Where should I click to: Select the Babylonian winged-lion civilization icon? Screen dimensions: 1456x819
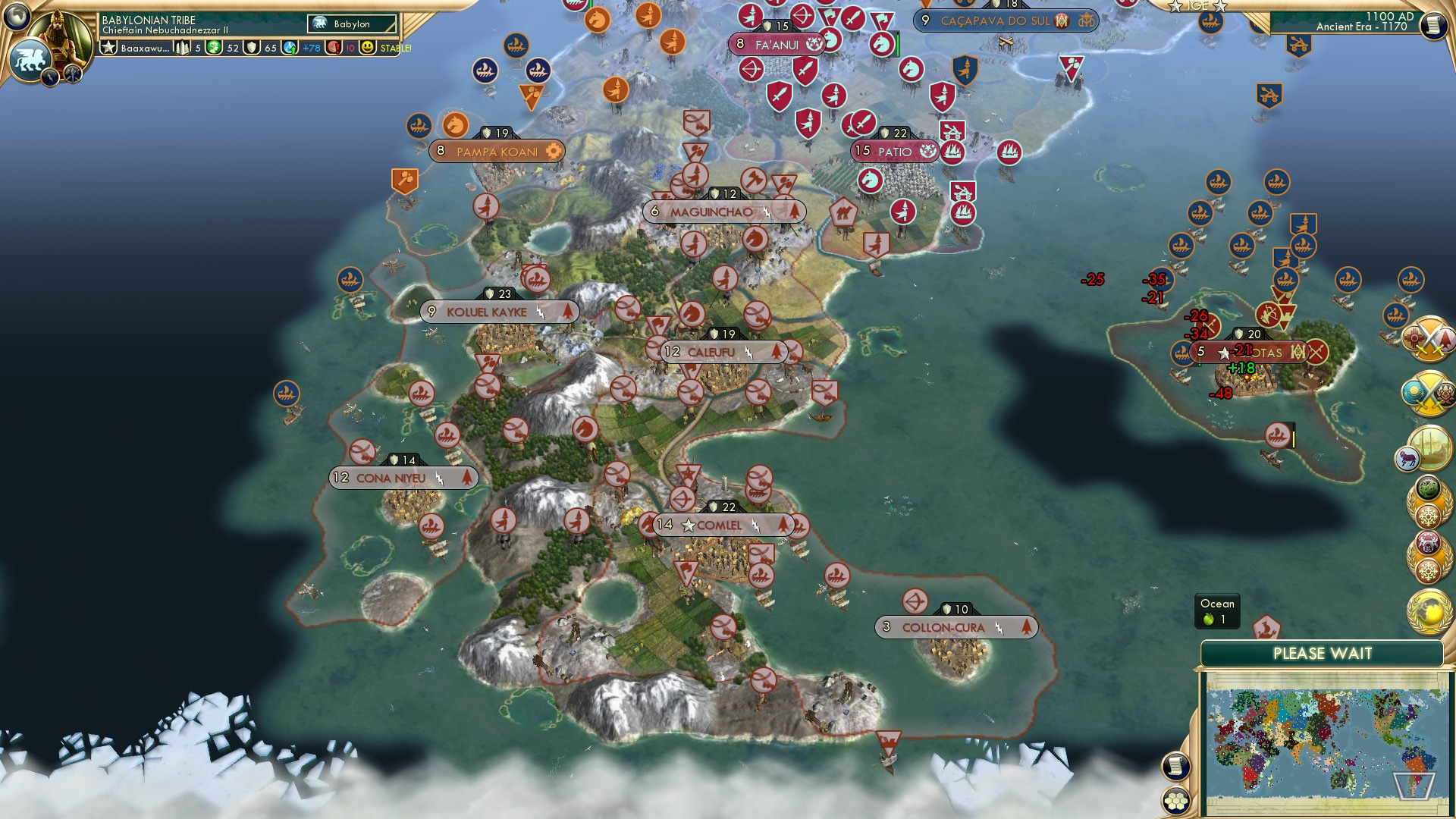(30, 58)
